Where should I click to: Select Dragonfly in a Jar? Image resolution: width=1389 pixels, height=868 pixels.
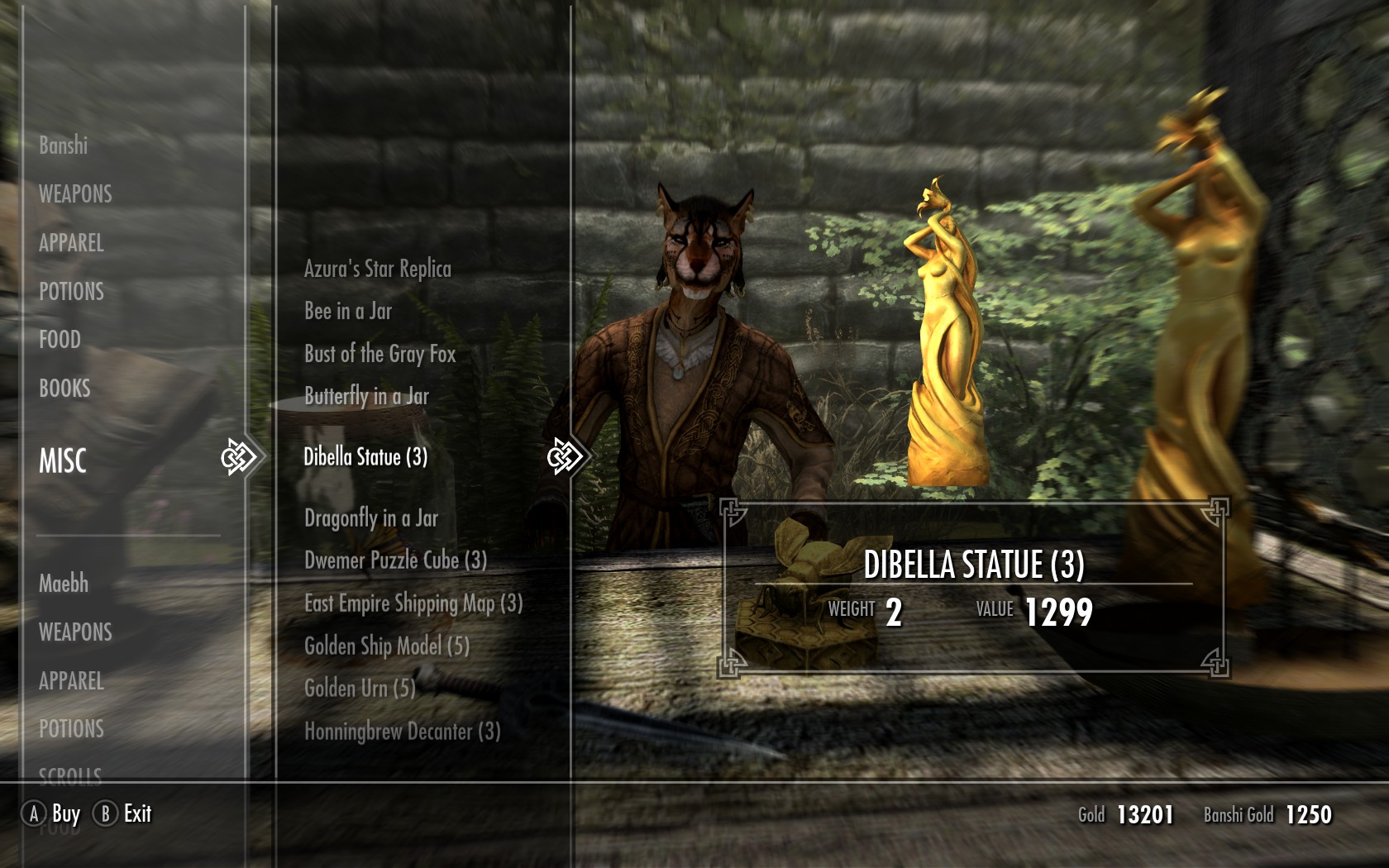point(370,518)
